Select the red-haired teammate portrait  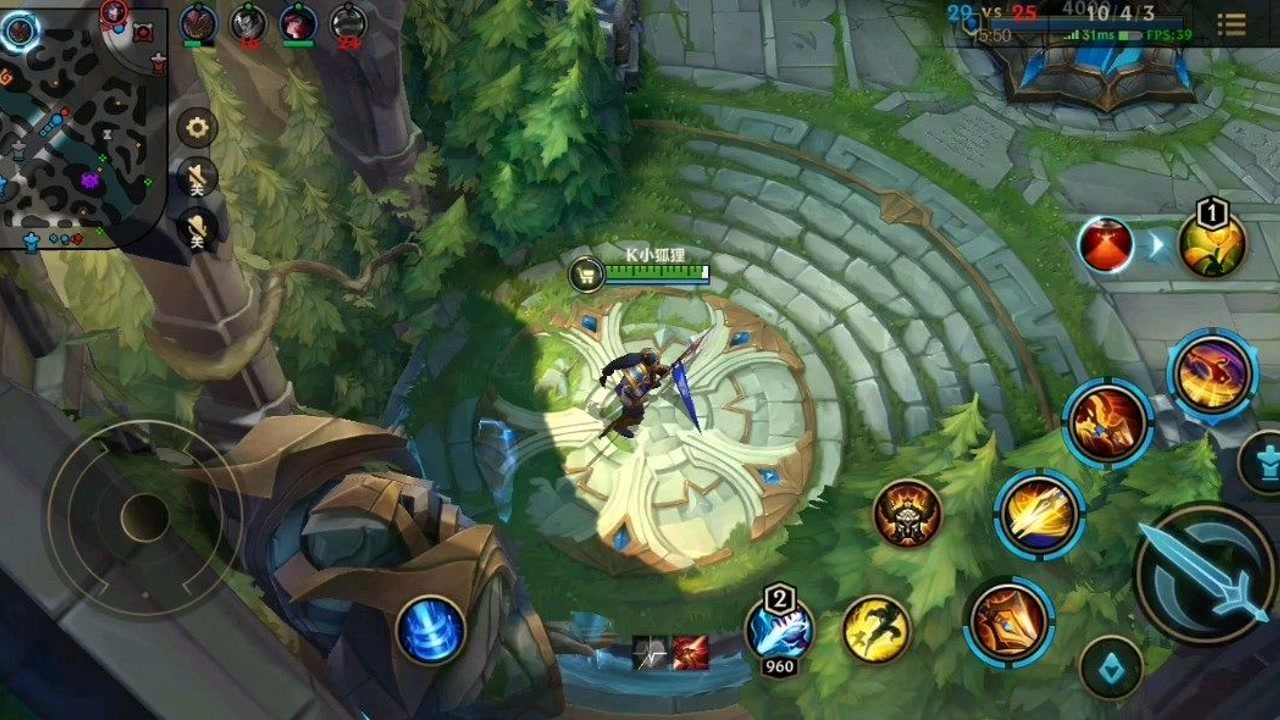click(x=297, y=22)
